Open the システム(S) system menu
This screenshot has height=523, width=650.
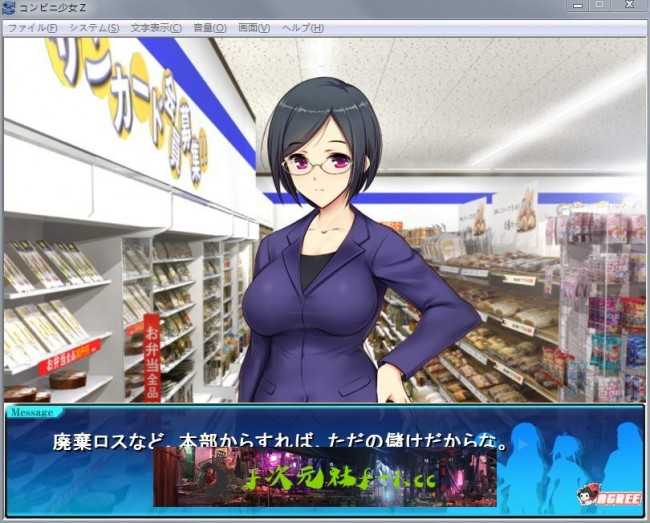tap(94, 28)
